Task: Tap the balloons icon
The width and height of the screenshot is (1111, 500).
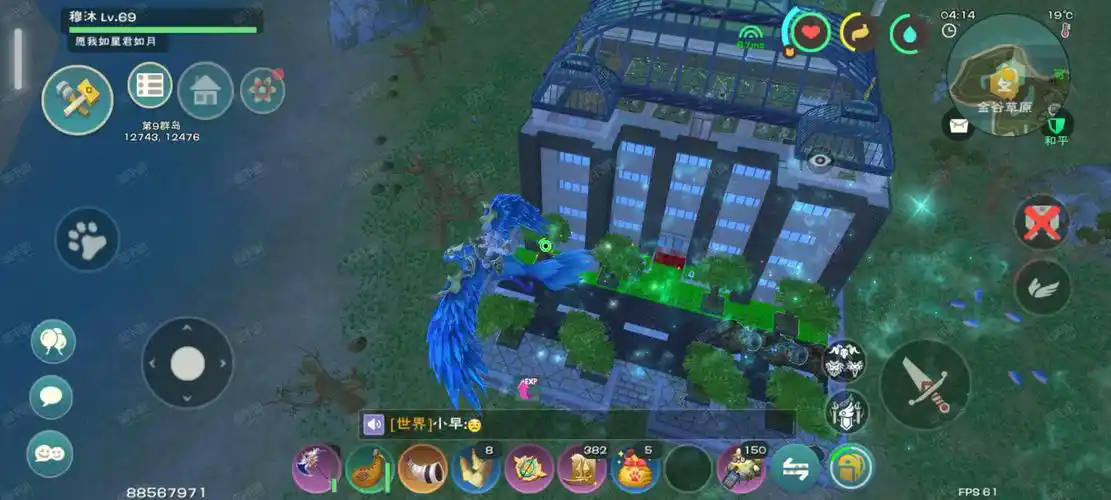Action: click(52, 341)
